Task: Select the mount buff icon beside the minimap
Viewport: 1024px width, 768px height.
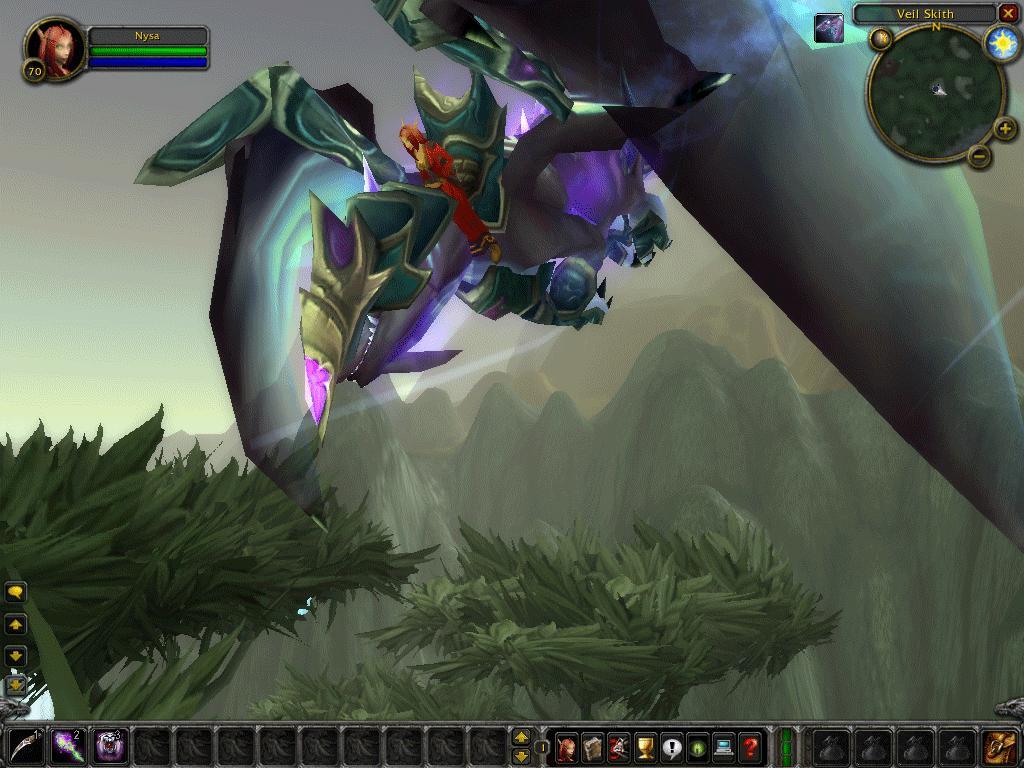Action: click(829, 28)
